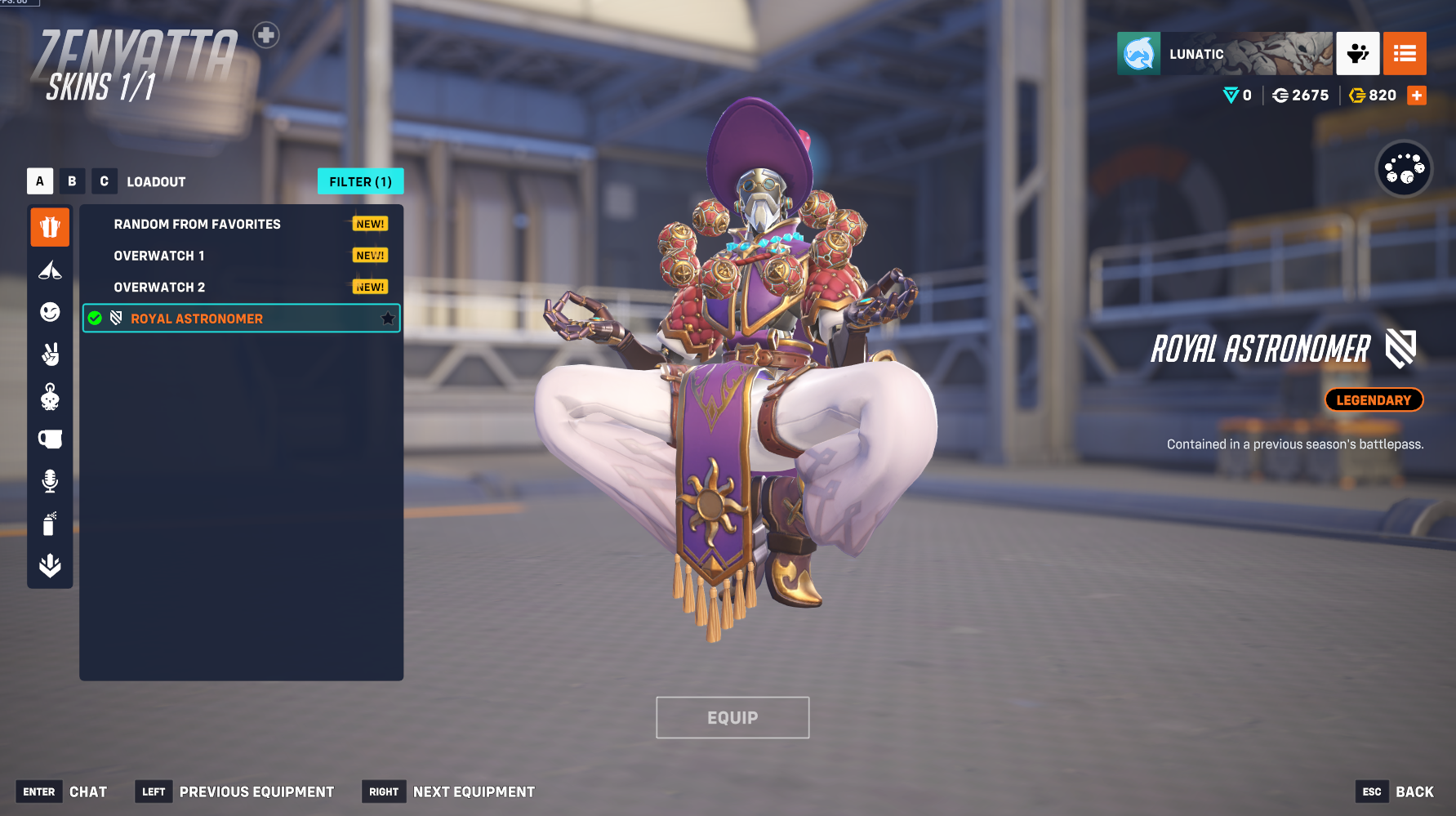This screenshot has height=816, width=1456.
Task: Open the social group icon button
Action: click(1358, 54)
